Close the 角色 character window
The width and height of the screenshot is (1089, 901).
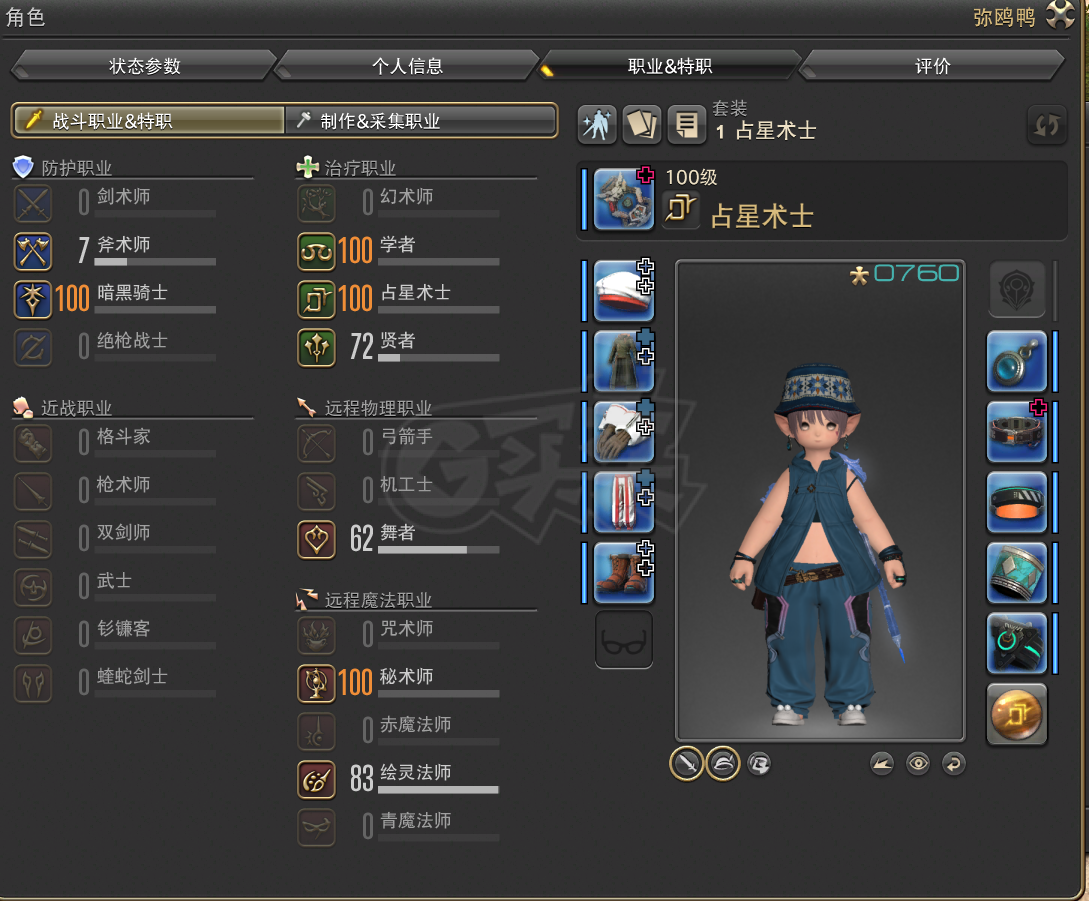click(1061, 16)
